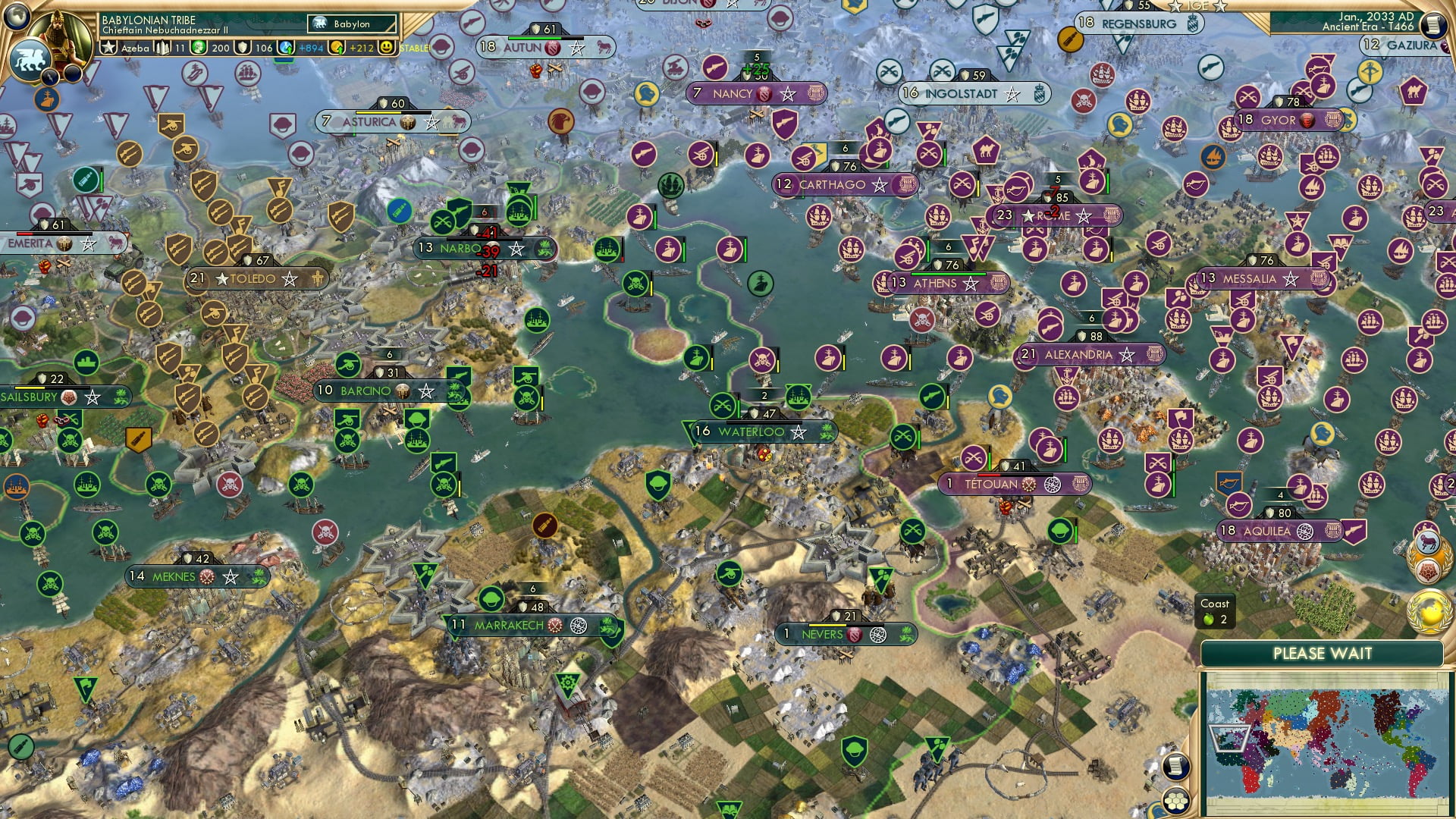The height and width of the screenshot is (819, 1456).
Task: Click the Babylon name plate at the top
Action: coord(350,24)
